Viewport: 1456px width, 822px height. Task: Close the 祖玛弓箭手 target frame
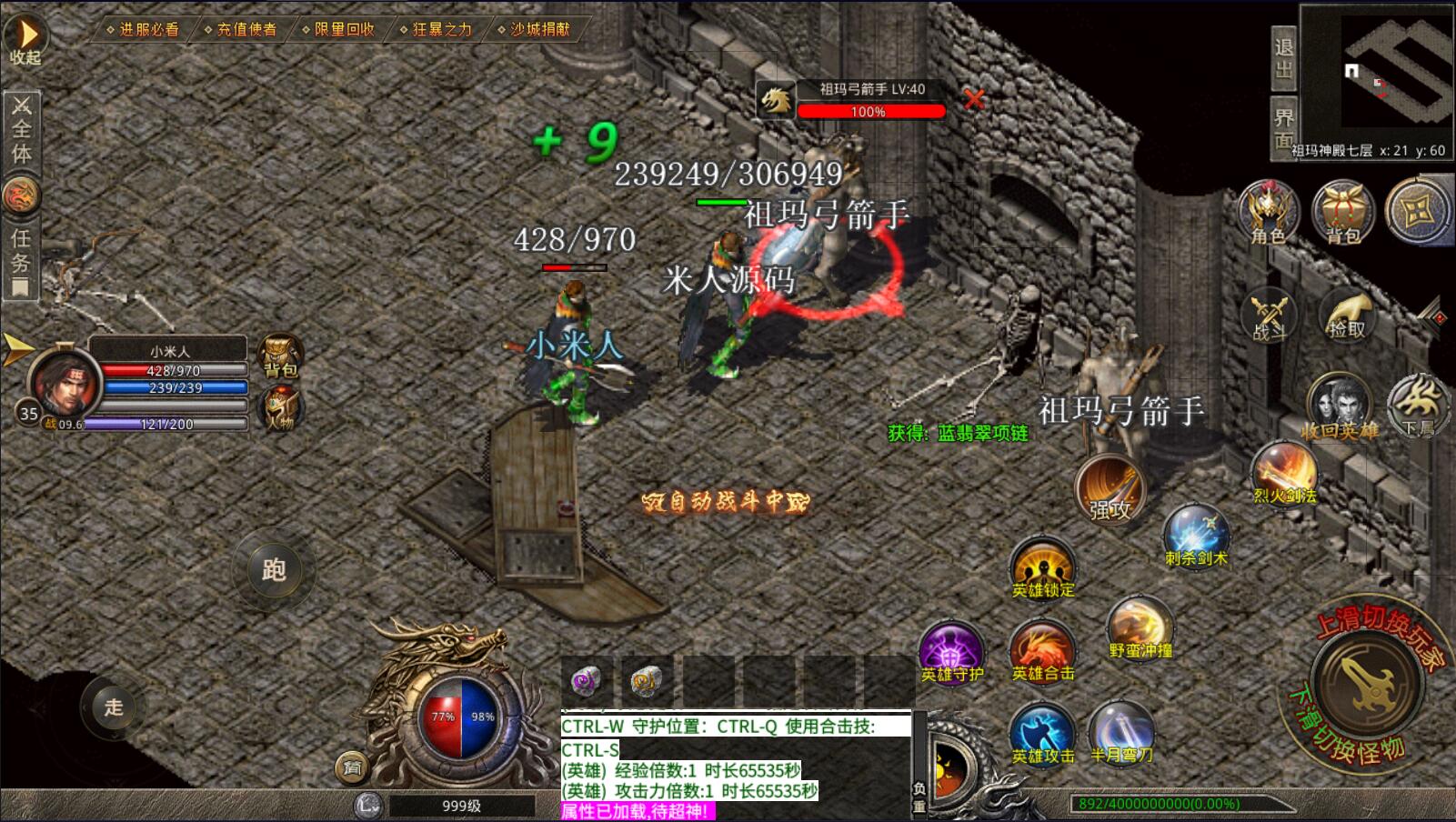click(974, 99)
